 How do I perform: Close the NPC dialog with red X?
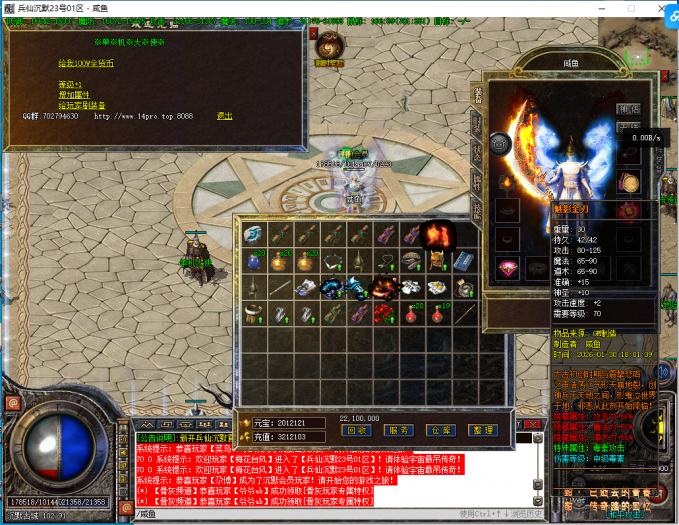tap(313, 34)
